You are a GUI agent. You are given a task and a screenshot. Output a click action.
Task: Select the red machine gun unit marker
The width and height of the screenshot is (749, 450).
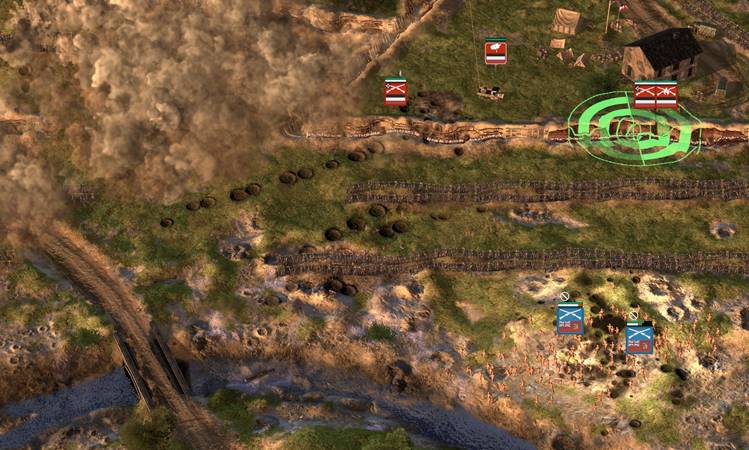(667, 96)
